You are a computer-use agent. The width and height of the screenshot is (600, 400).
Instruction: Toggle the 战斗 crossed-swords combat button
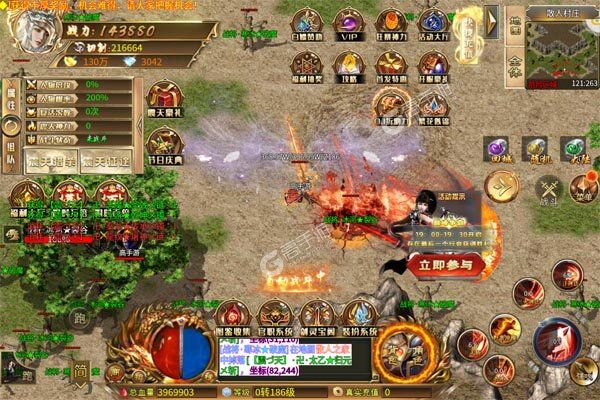[547, 189]
